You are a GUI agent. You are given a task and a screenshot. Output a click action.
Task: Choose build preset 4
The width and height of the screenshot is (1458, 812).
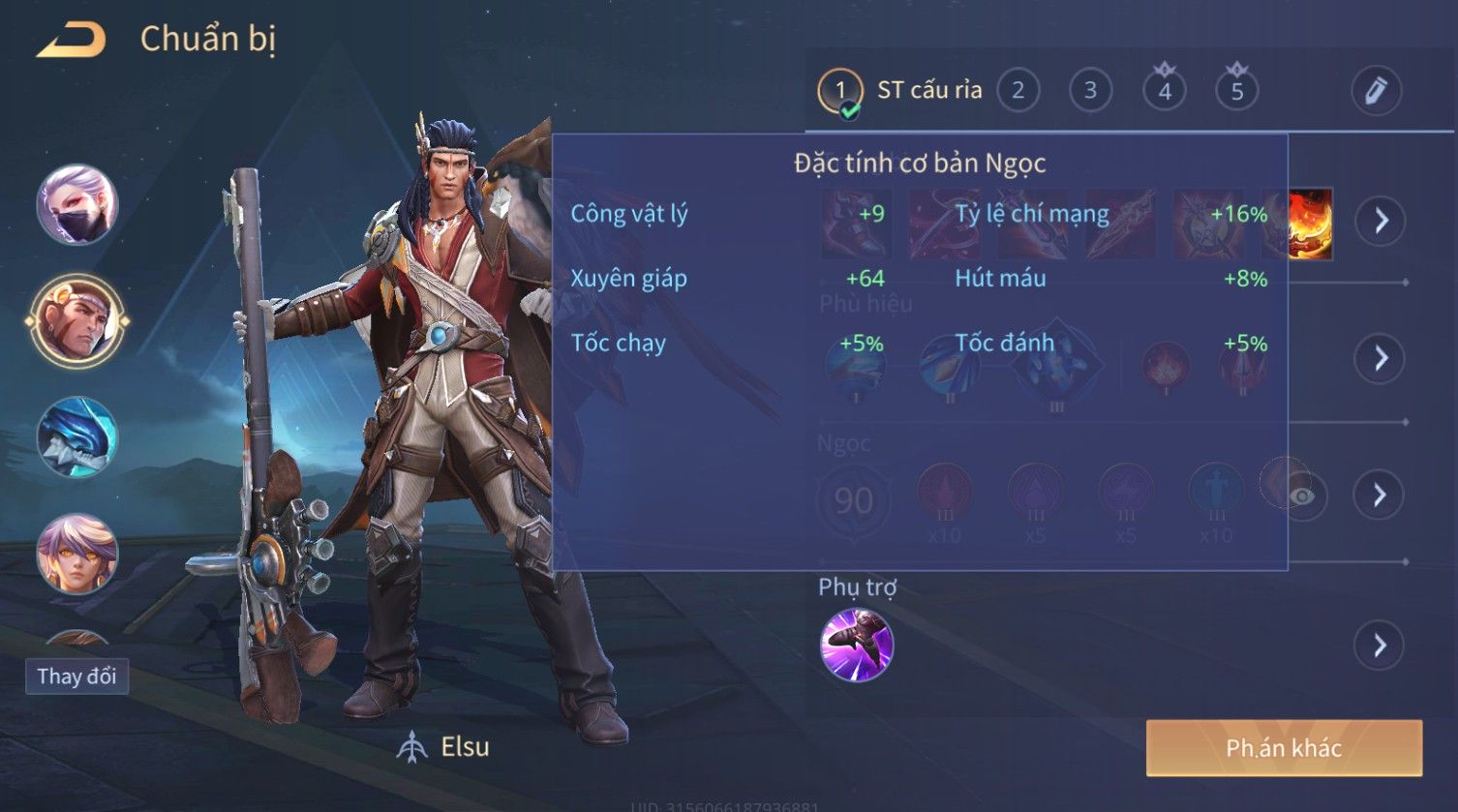(1164, 91)
